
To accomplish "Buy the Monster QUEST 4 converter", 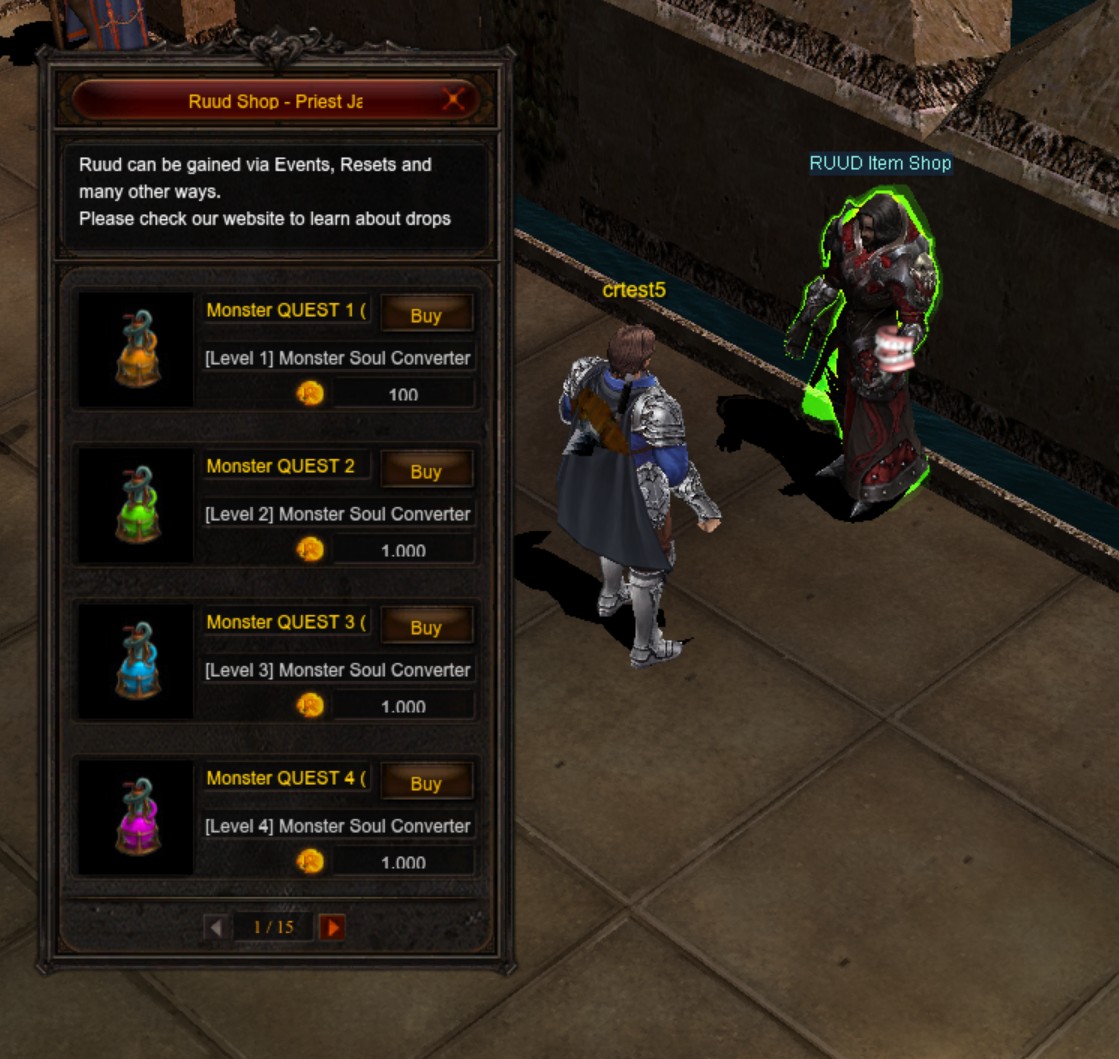I will coord(426,783).
